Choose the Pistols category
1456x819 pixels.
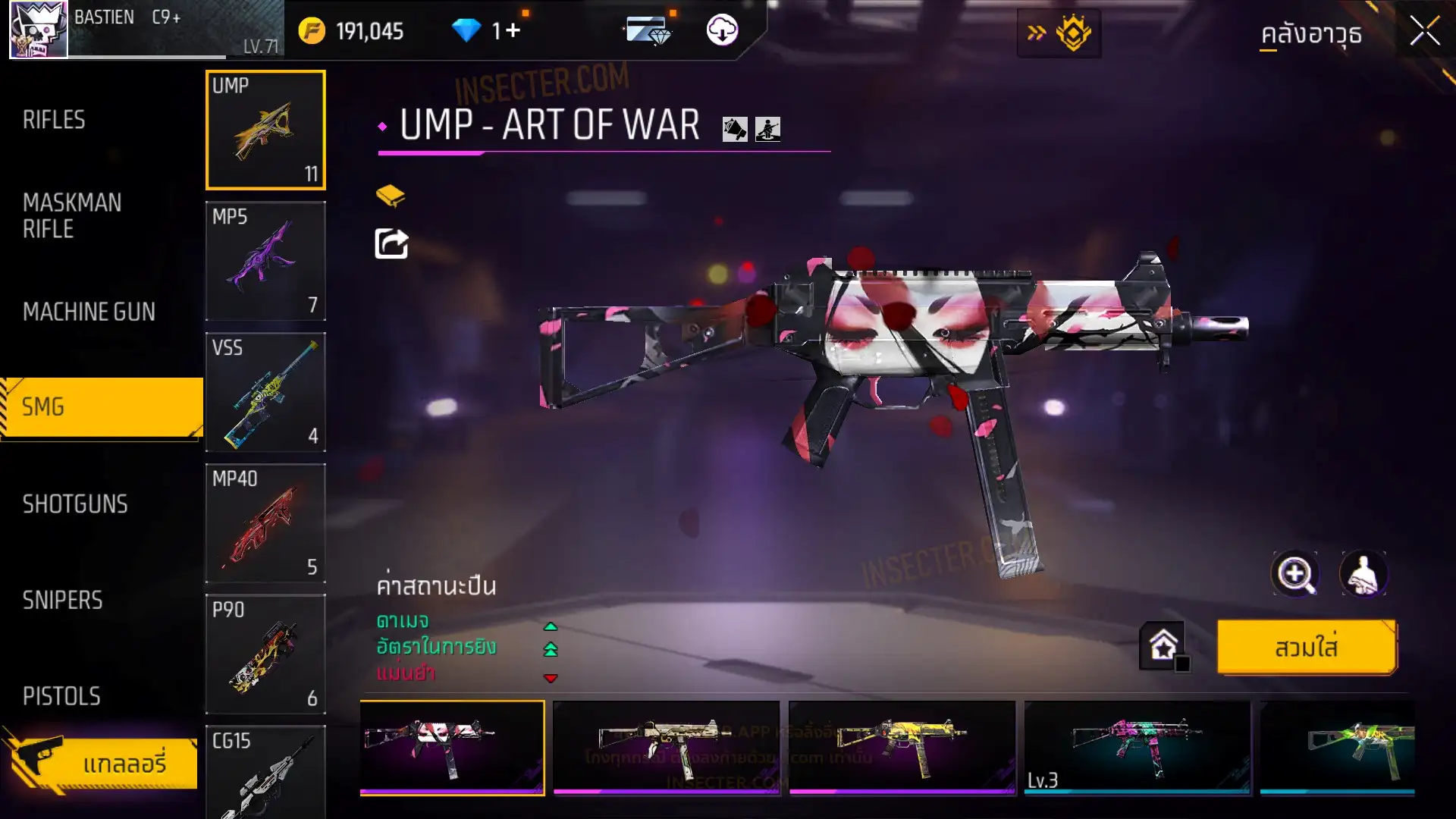(61, 696)
